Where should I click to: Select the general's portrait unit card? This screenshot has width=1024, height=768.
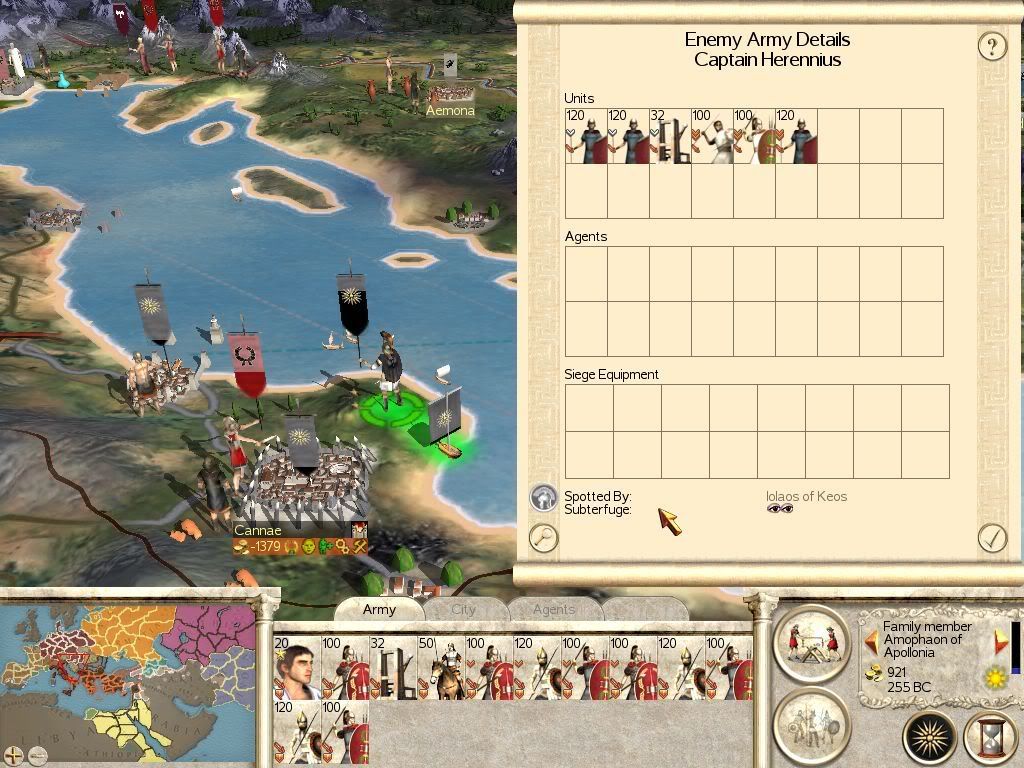(x=296, y=668)
